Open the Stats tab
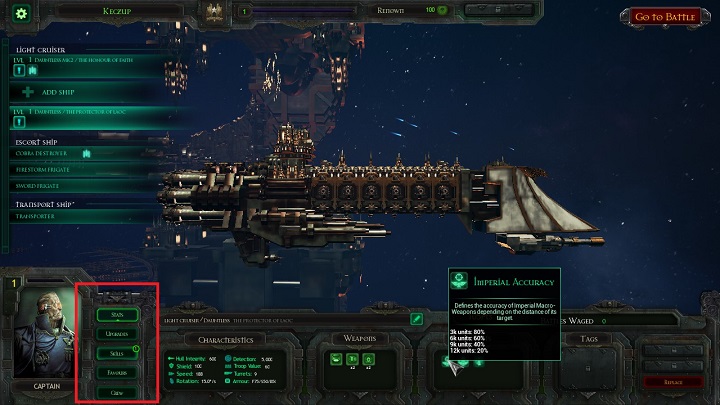 click(118, 315)
